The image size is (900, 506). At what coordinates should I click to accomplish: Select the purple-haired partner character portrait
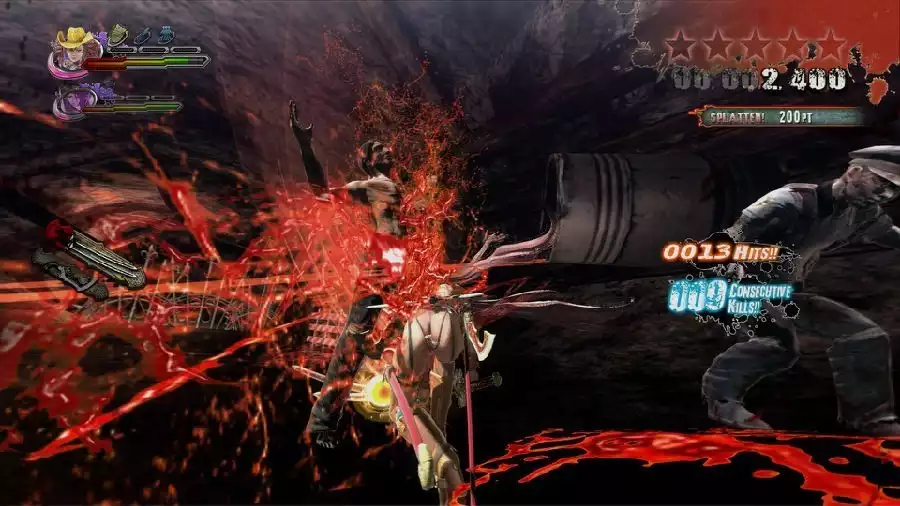click(75, 101)
